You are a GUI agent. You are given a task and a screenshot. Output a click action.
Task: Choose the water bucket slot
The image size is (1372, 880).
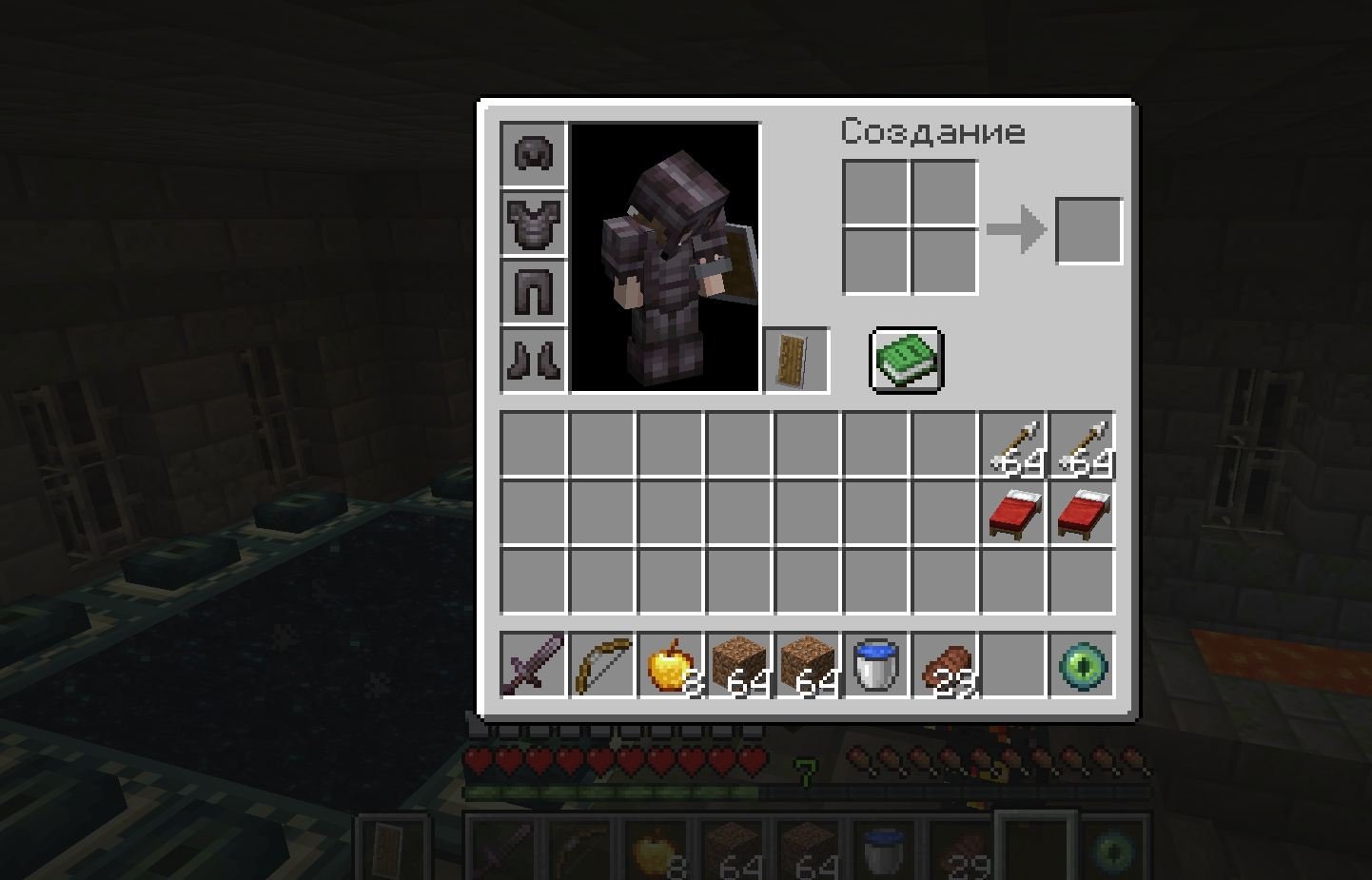point(876,665)
